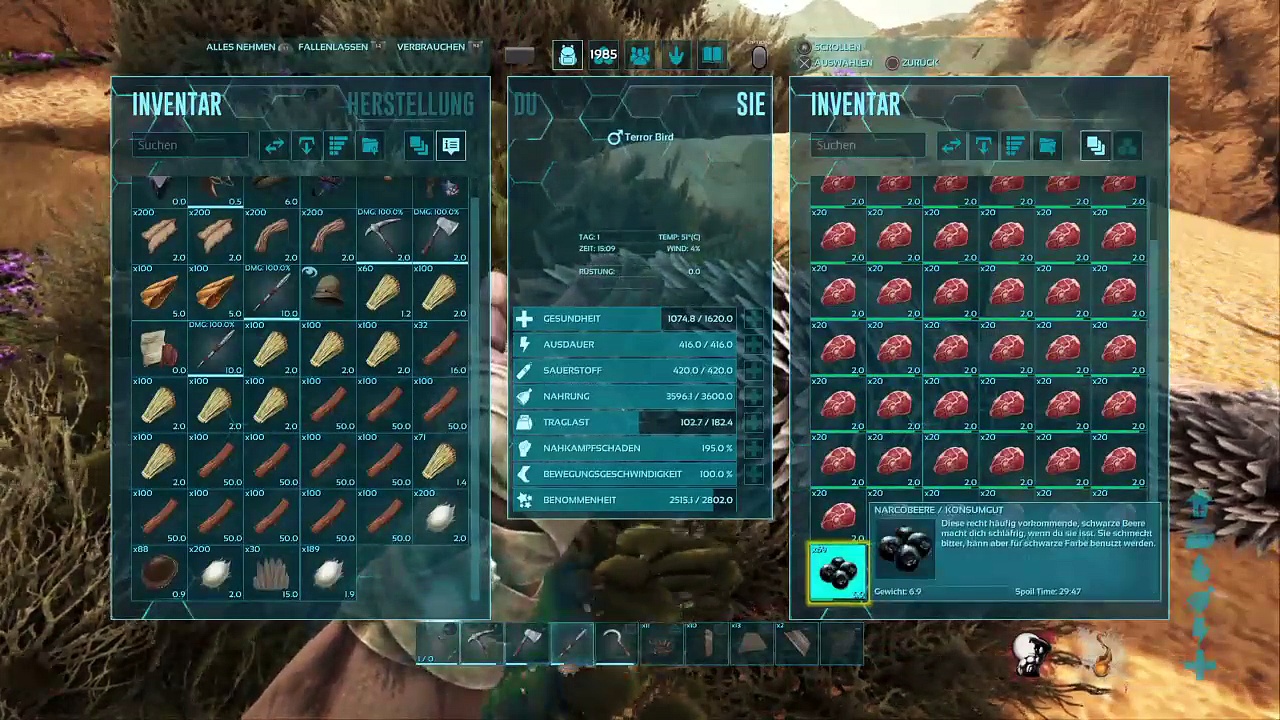The width and height of the screenshot is (1280, 720).
Task: Open the backpack inventory icon at top
Action: [x=567, y=56]
